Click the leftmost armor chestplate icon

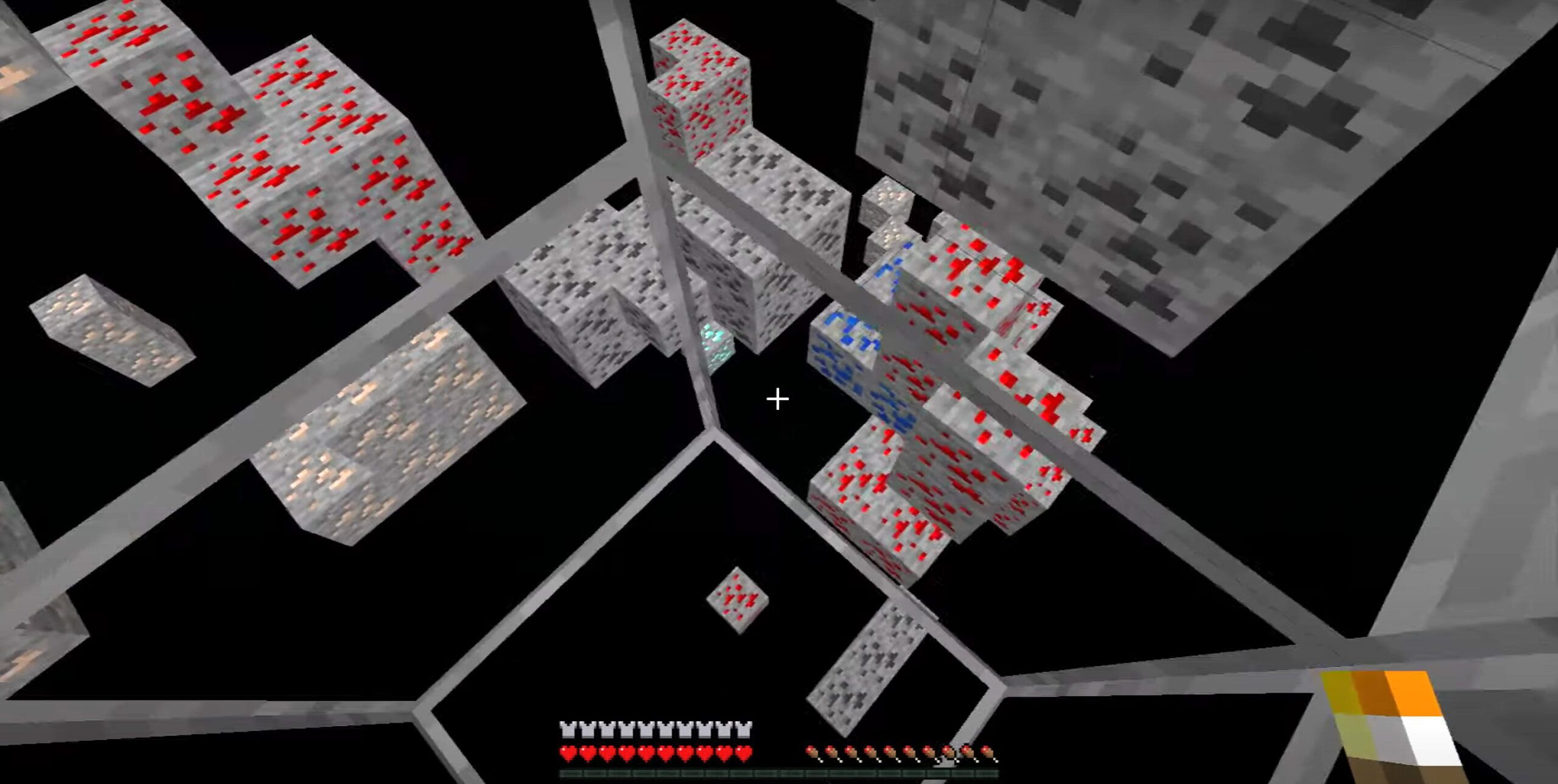(567, 729)
